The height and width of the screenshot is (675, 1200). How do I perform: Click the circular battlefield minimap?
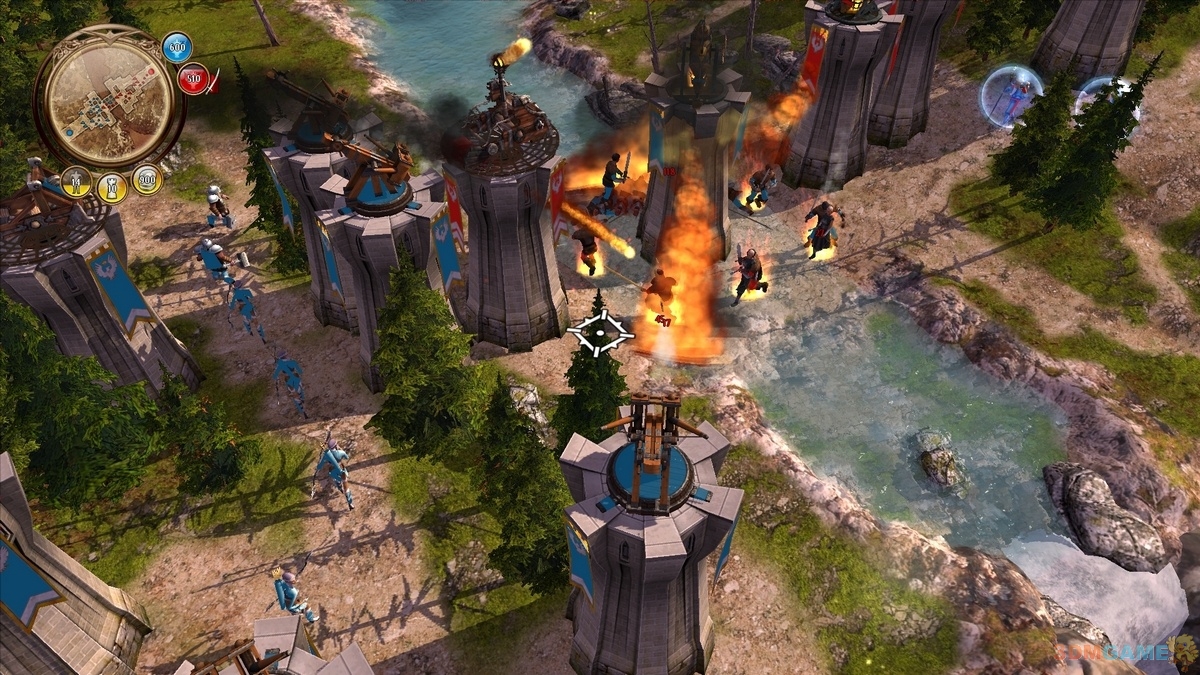pyautogui.click(x=108, y=97)
